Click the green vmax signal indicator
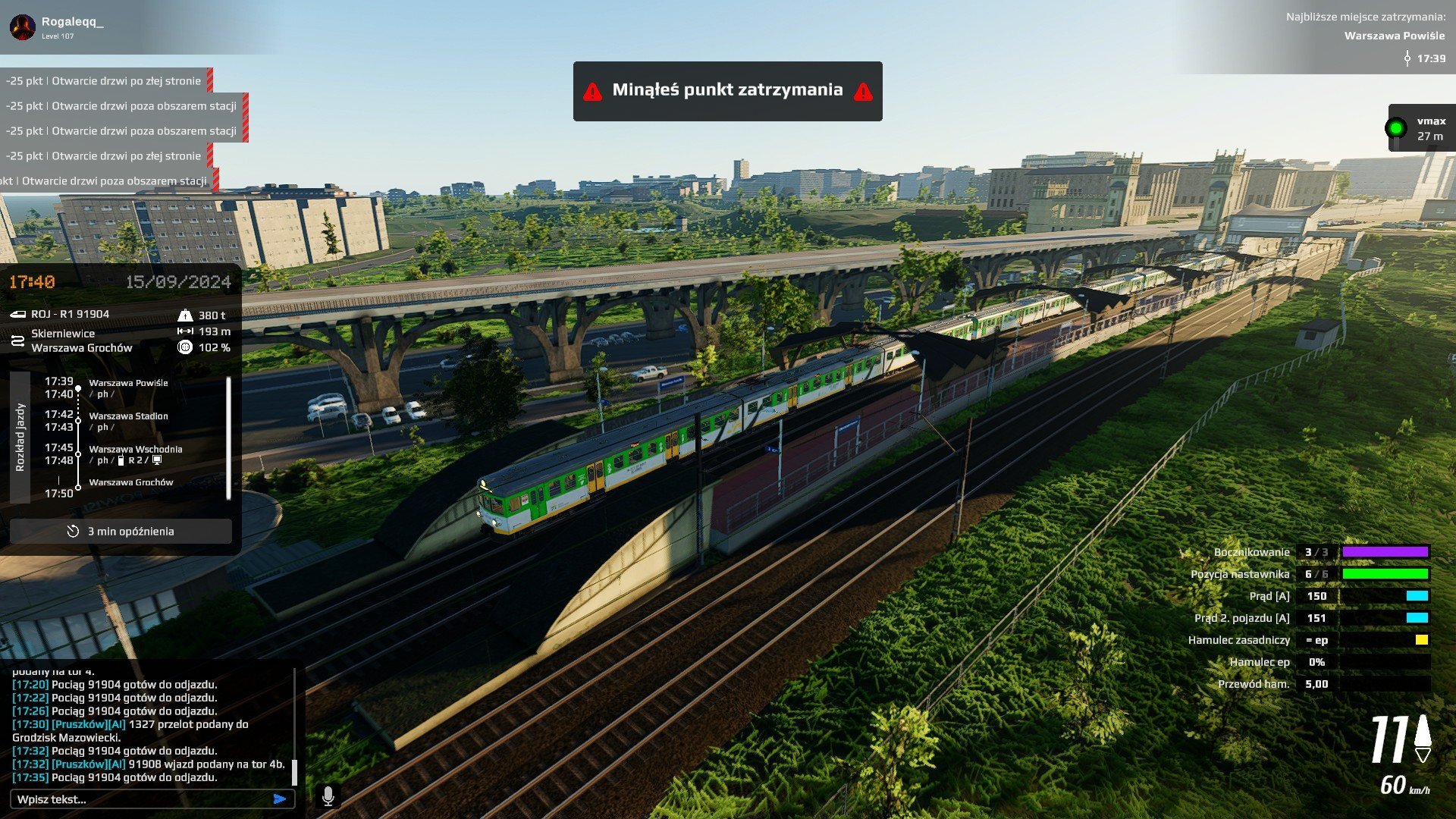Screen dimensions: 1456x819 click(x=1395, y=128)
